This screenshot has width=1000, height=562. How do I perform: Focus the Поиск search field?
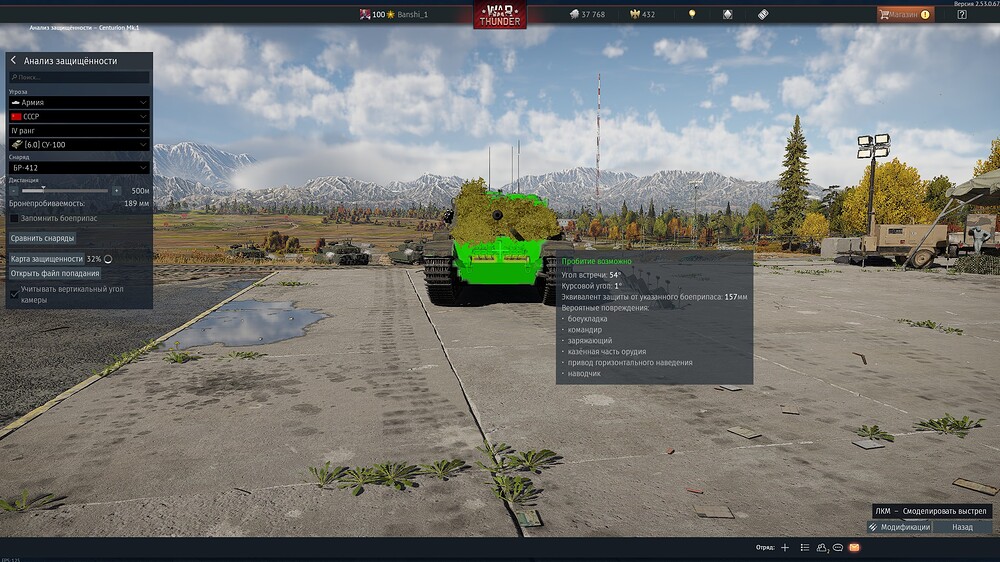[79, 77]
